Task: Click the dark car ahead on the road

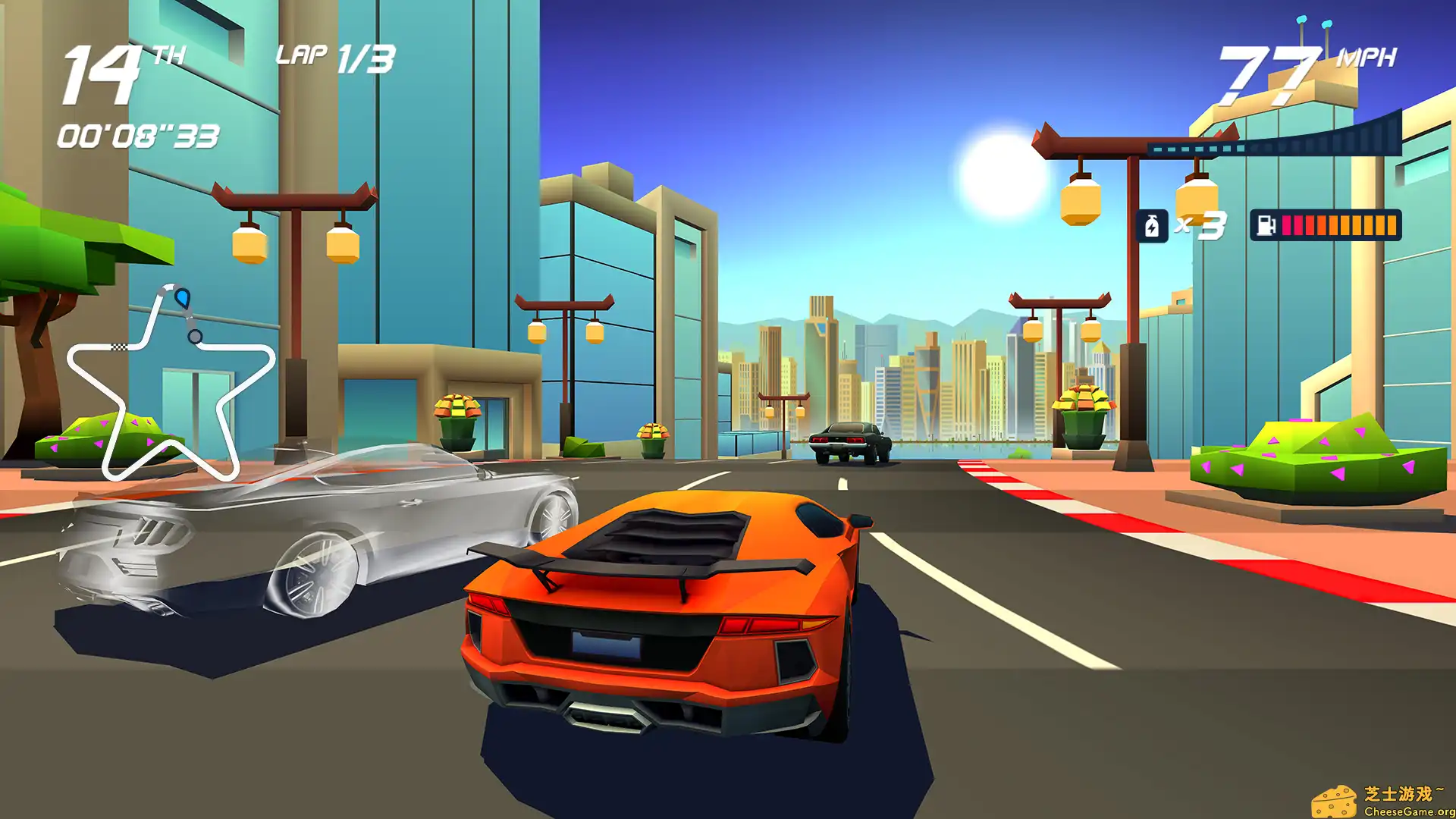Action: [849, 440]
